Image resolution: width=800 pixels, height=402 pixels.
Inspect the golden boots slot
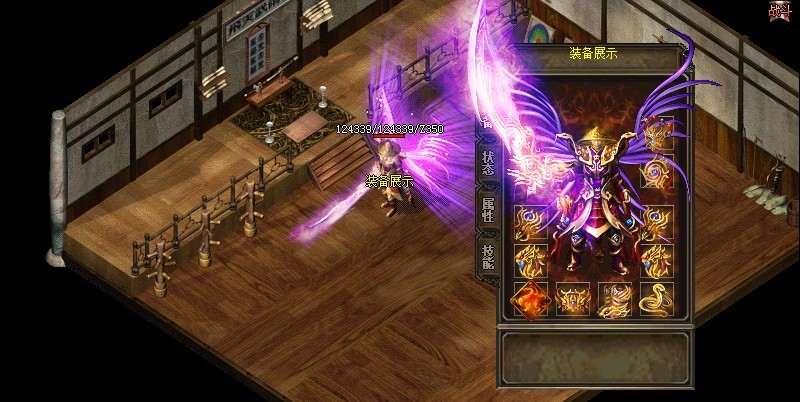(x=614, y=298)
